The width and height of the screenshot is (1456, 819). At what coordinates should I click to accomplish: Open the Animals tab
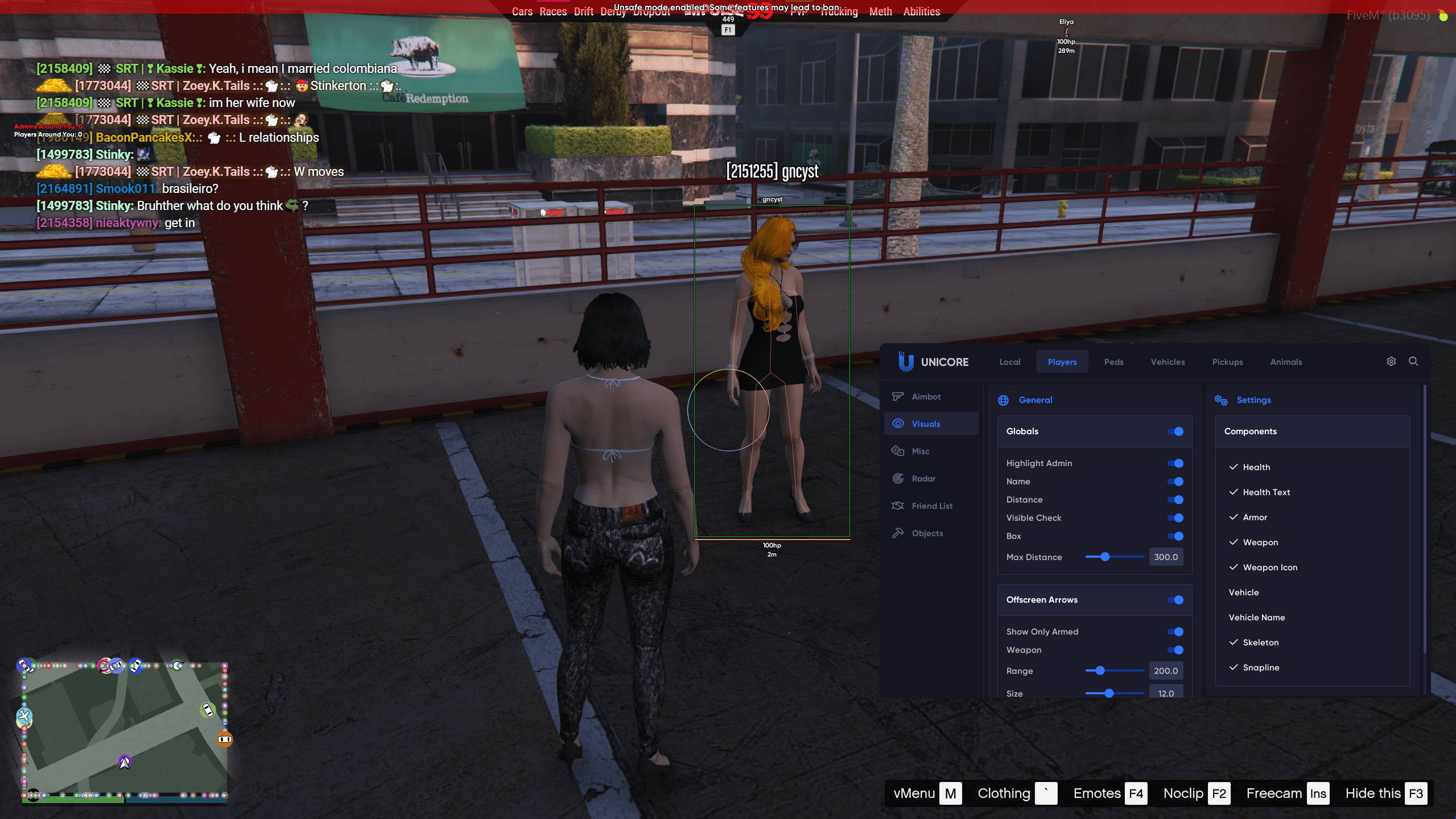pyautogui.click(x=1286, y=362)
